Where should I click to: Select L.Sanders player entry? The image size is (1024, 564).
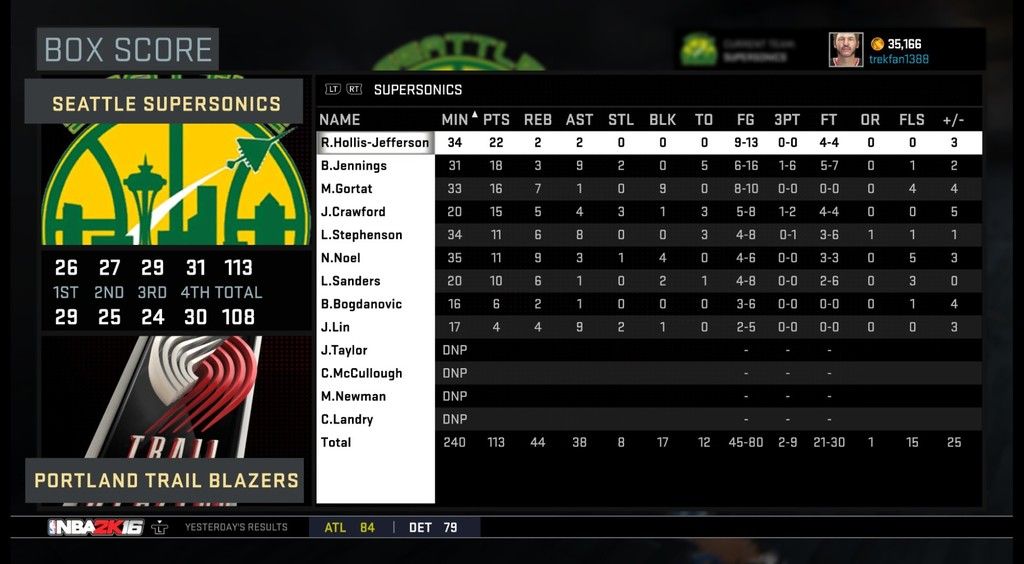(x=350, y=281)
